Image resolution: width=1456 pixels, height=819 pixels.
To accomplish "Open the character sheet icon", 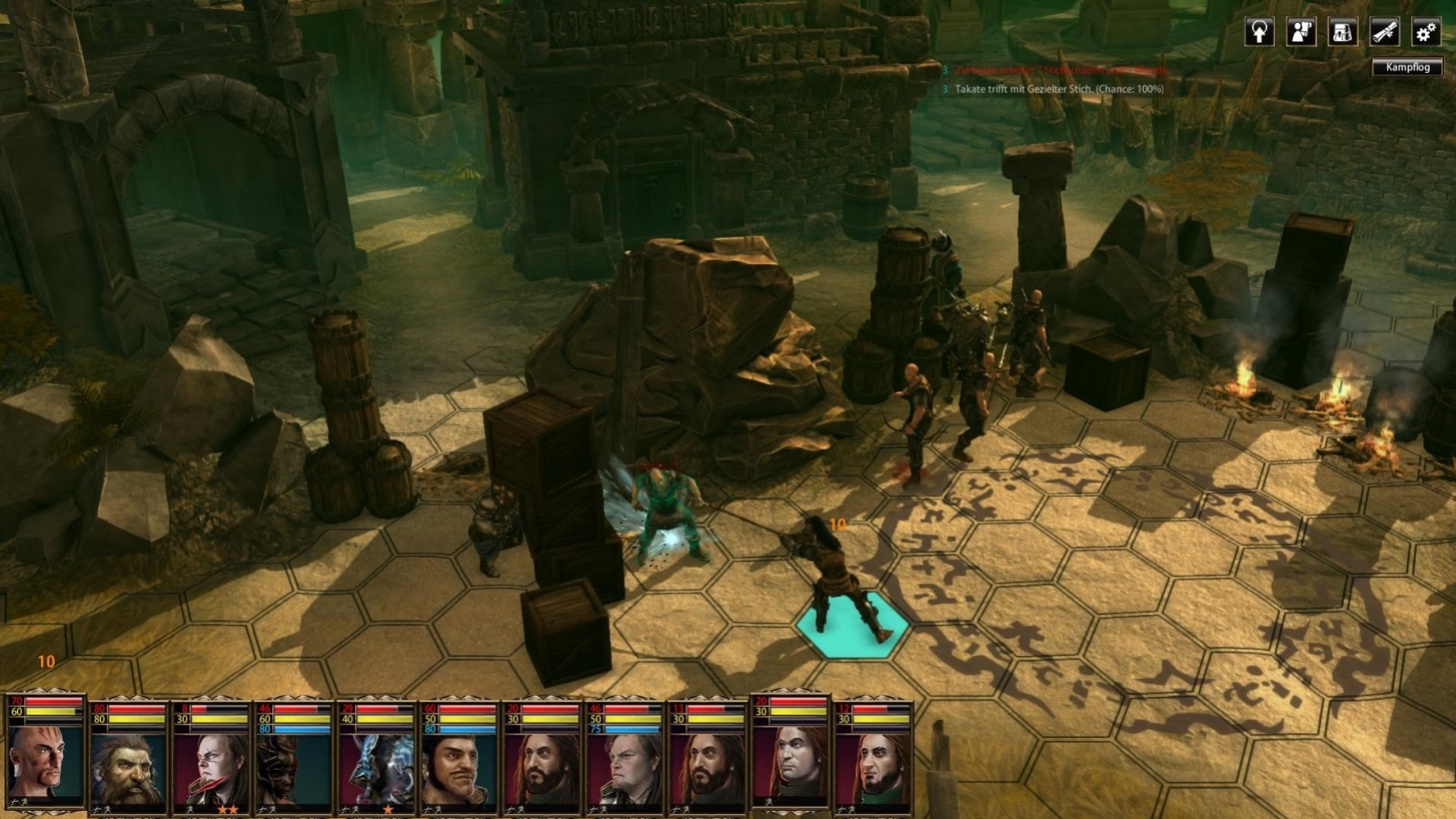I will [x=1301, y=33].
